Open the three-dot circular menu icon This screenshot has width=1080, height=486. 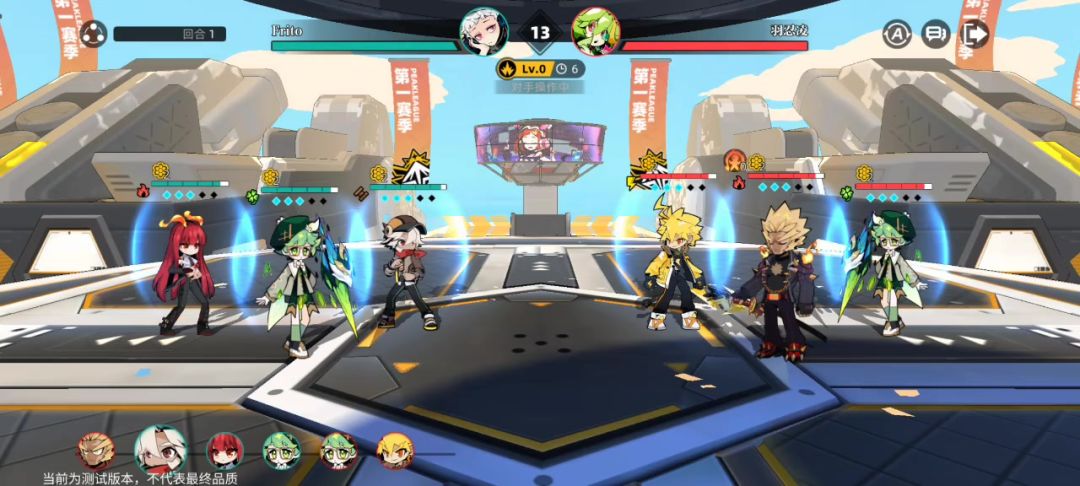[93, 34]
